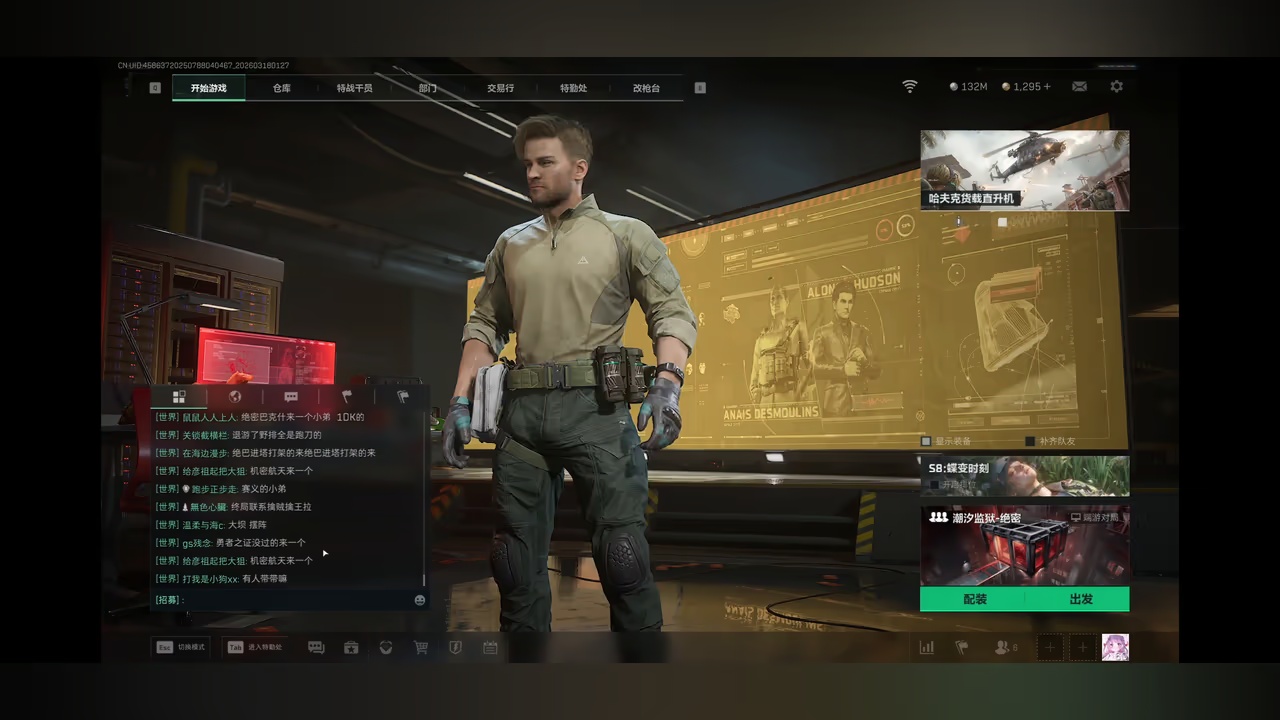Open the 配装 loadout button
The height and width of the screenshot is (720, 1280).
[x=974, y=599]
